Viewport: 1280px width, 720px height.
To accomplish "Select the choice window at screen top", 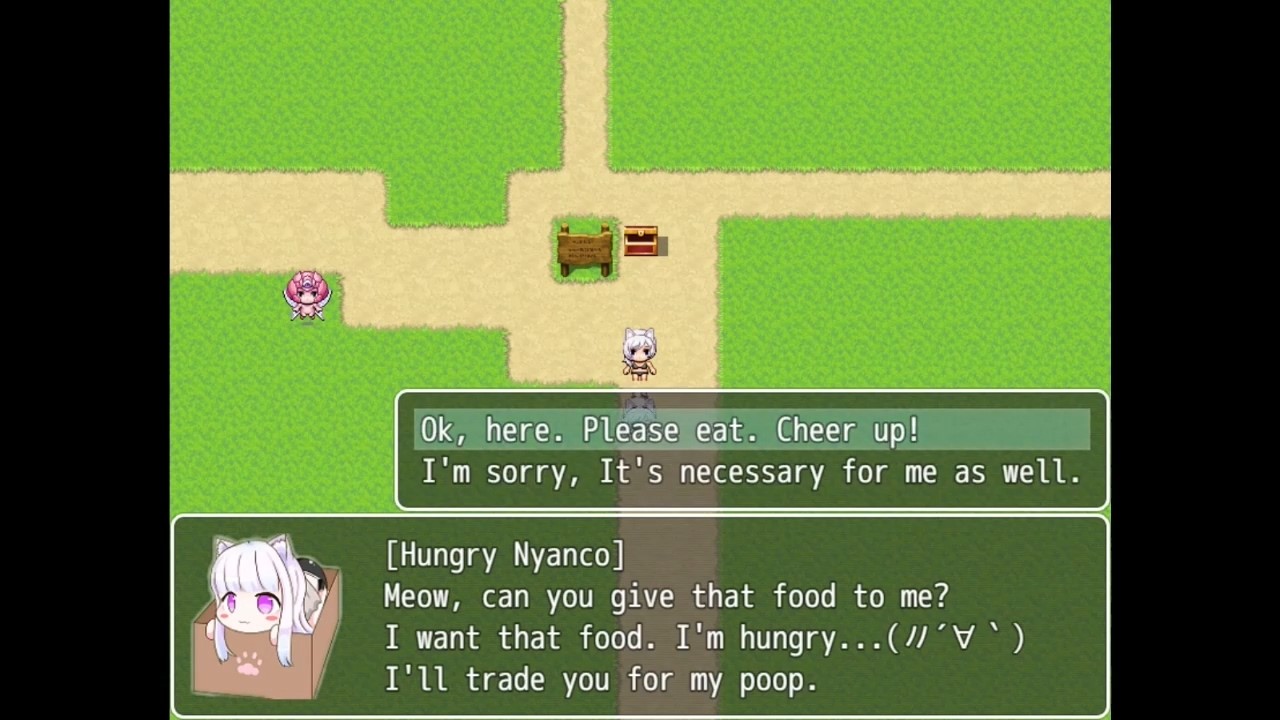I will pos(750,450).
